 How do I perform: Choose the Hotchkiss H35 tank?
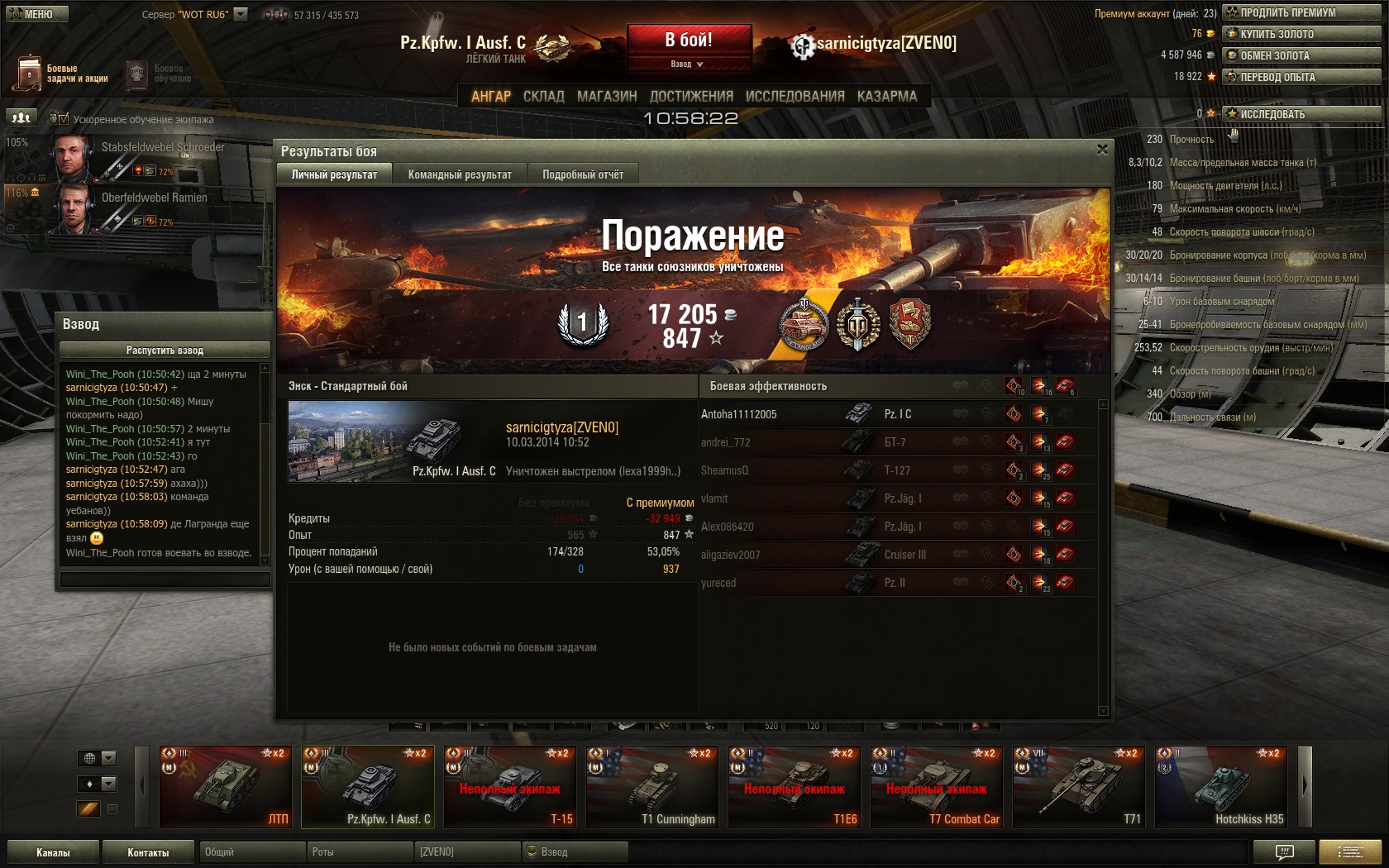coord(1220,787)
